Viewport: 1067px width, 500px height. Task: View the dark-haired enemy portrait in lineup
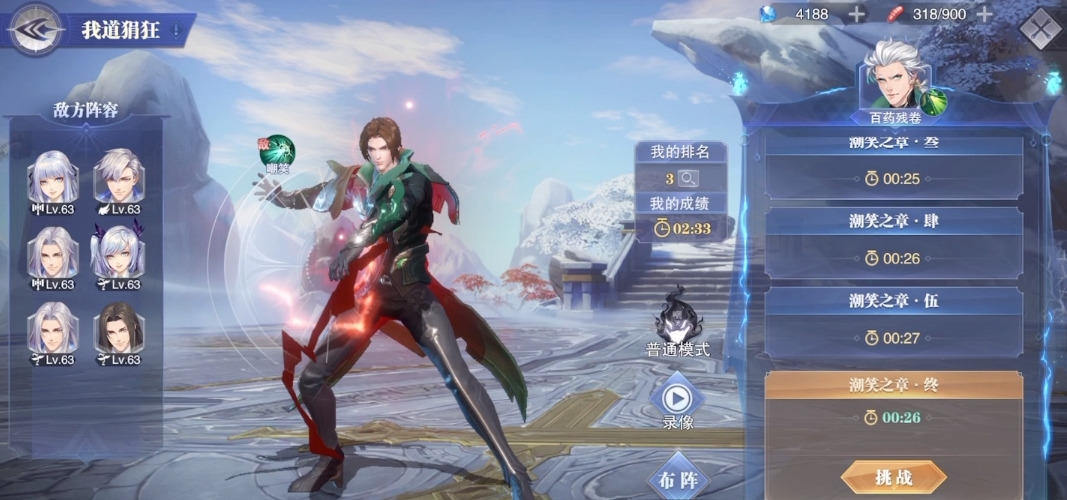click(118, 330)
